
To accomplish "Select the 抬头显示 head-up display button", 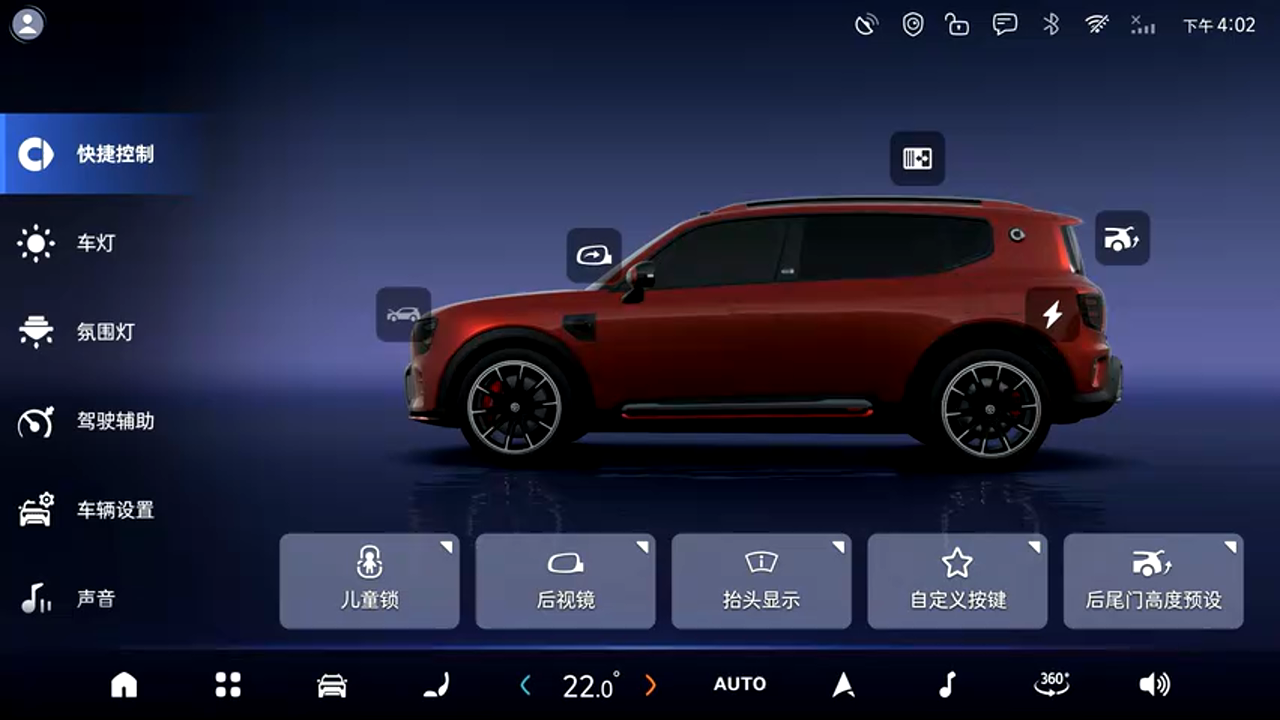I will [x=761, y=581].
